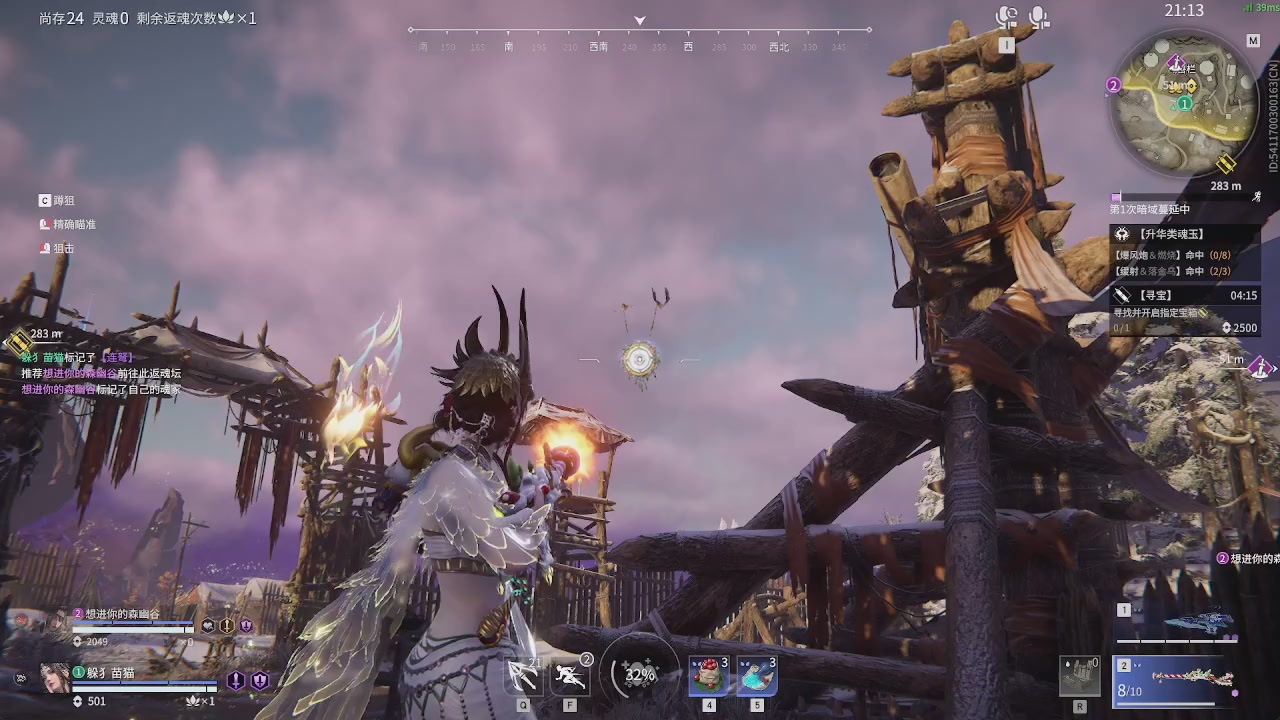Activate the dash ultimate skill icon
The height and width of the screenshot is (720, 1280).
572,675
